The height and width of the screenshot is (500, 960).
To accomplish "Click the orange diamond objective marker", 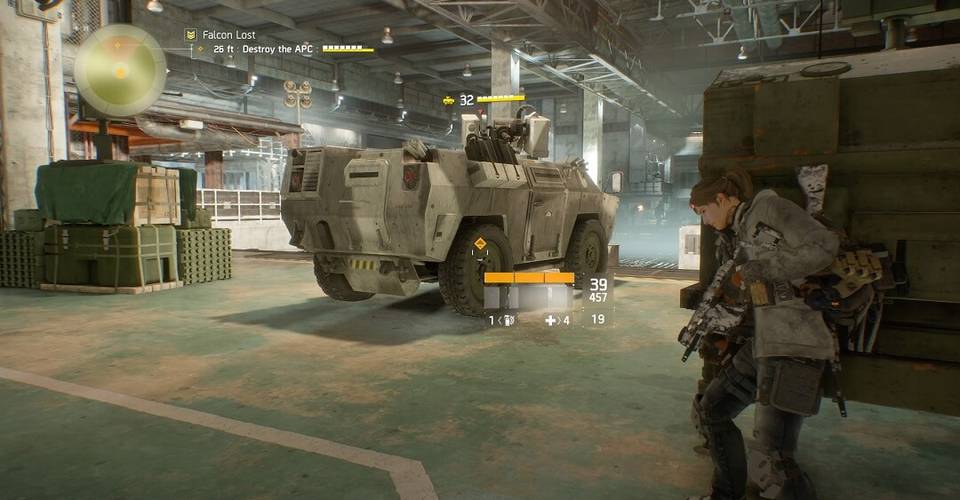I will click(480, 244).
